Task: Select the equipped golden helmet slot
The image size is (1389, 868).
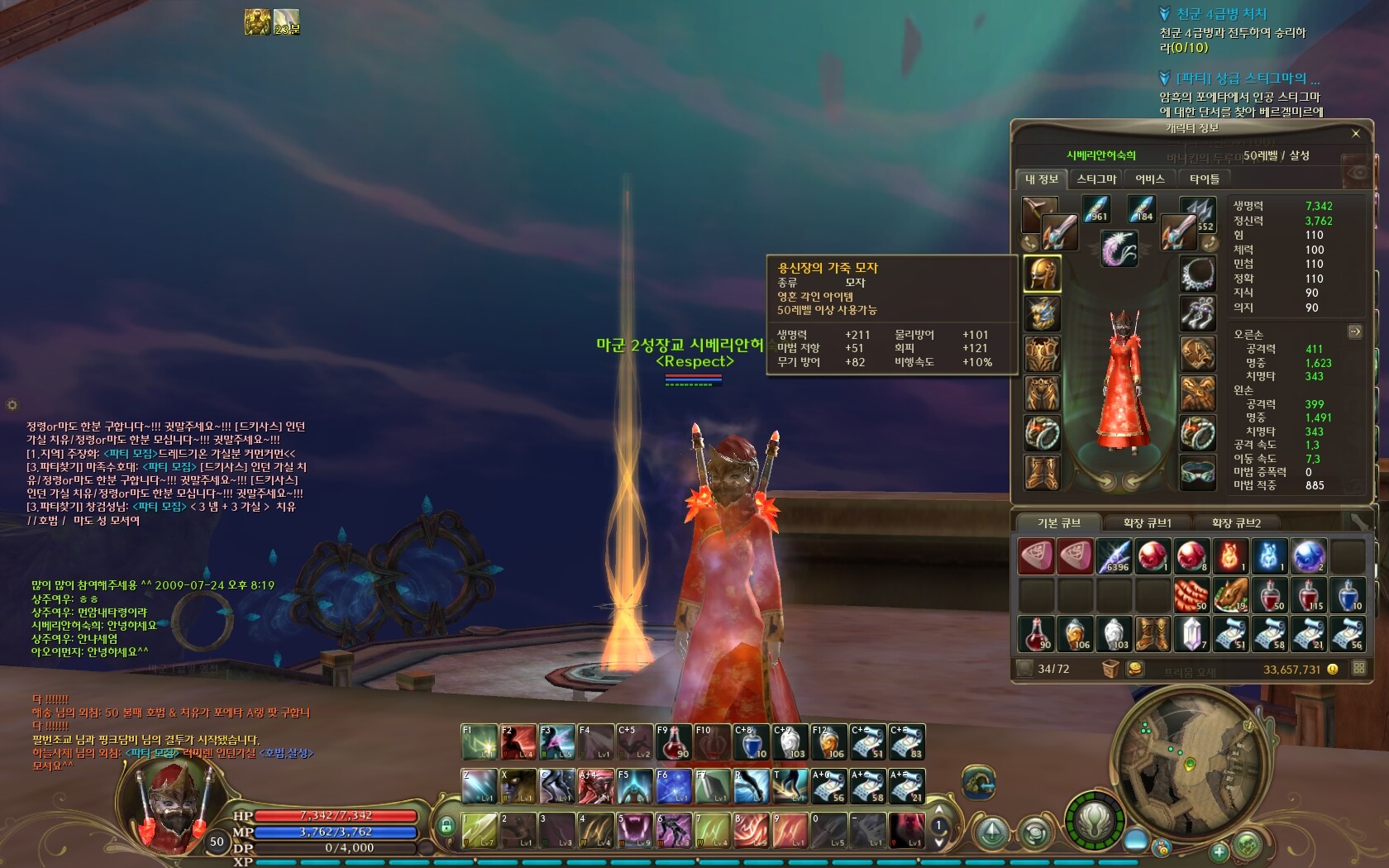Action: 1042,274
